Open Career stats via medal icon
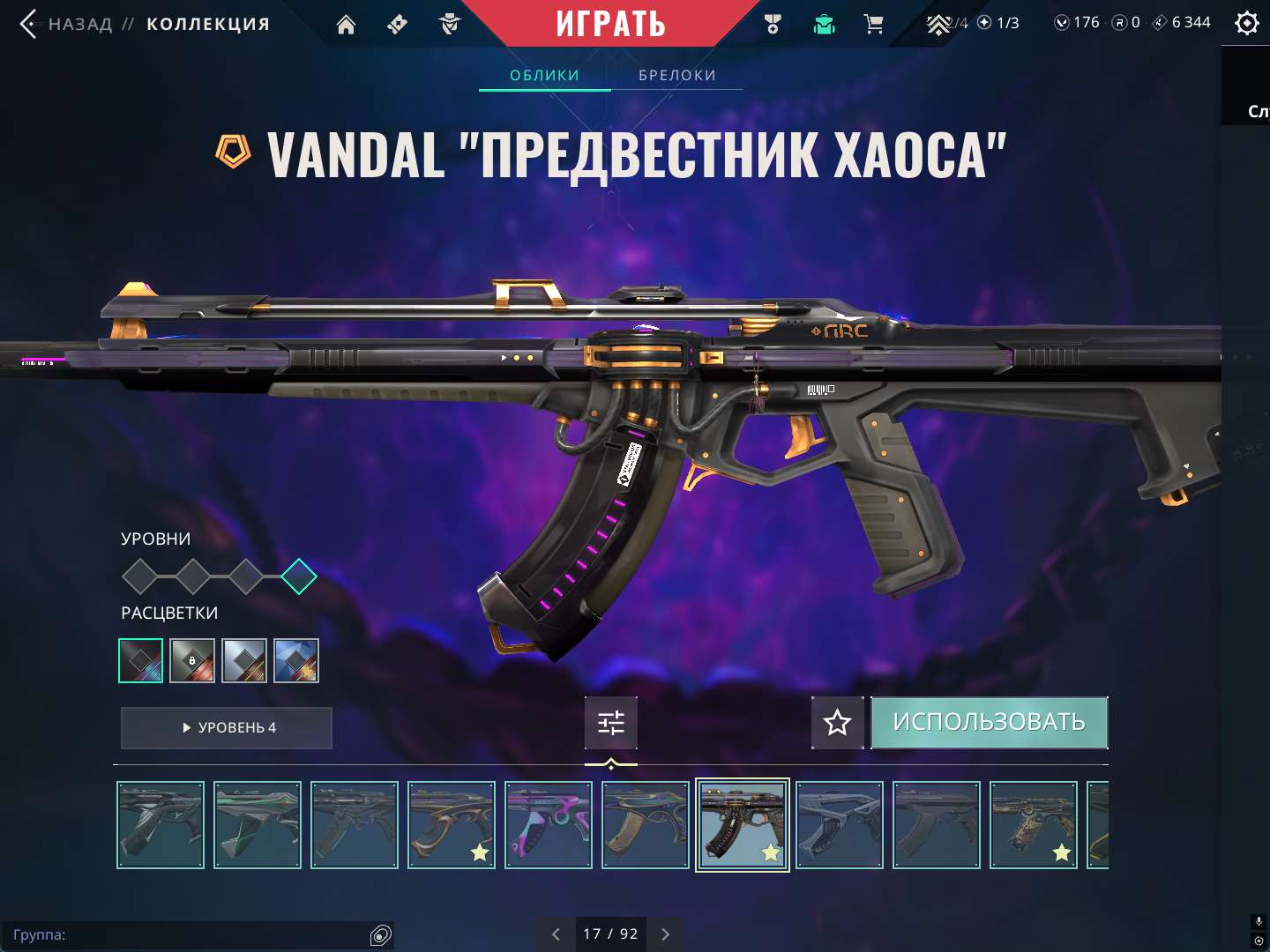This screenshot has width=1270, height=952. tap(773, 24)
